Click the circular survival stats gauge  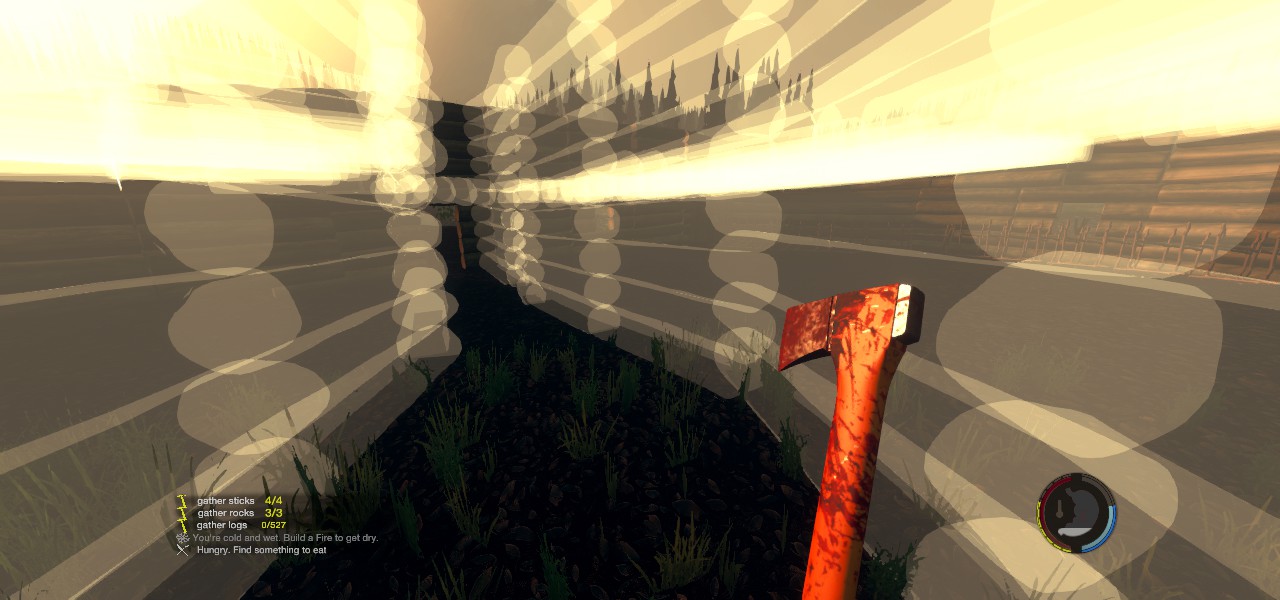point(1076,513)
